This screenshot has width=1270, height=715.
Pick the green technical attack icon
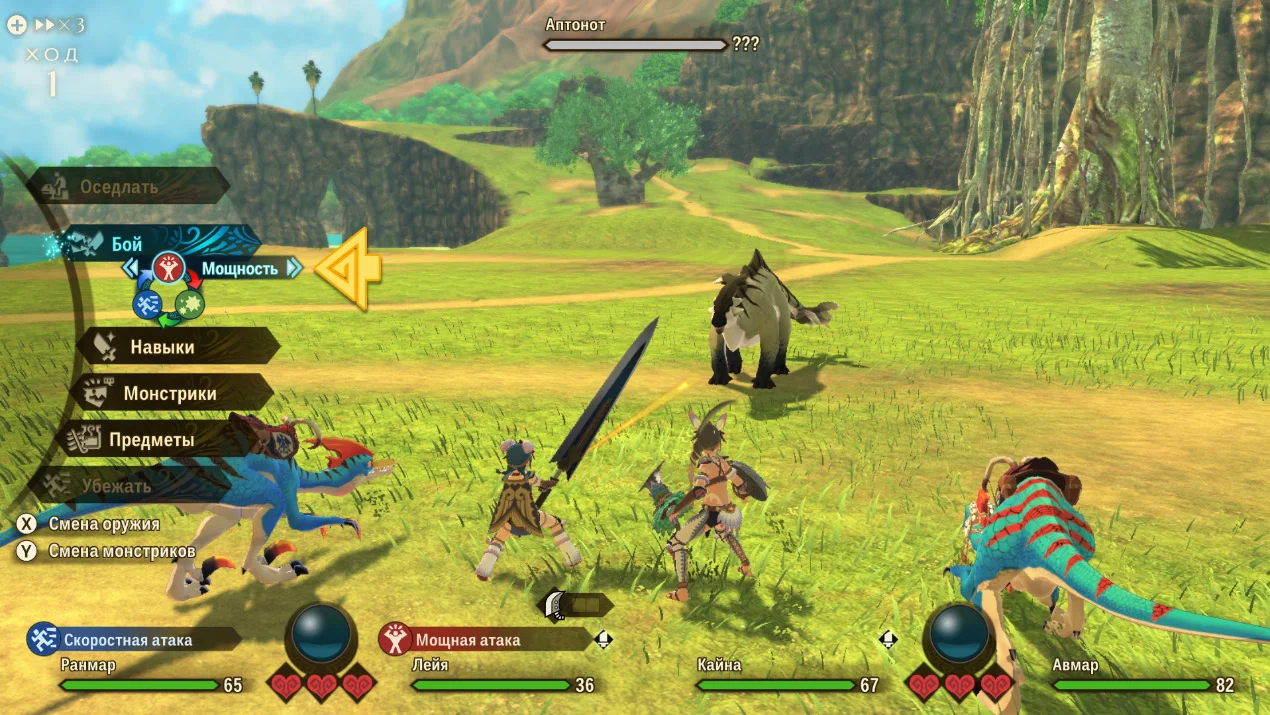point(190,304)
